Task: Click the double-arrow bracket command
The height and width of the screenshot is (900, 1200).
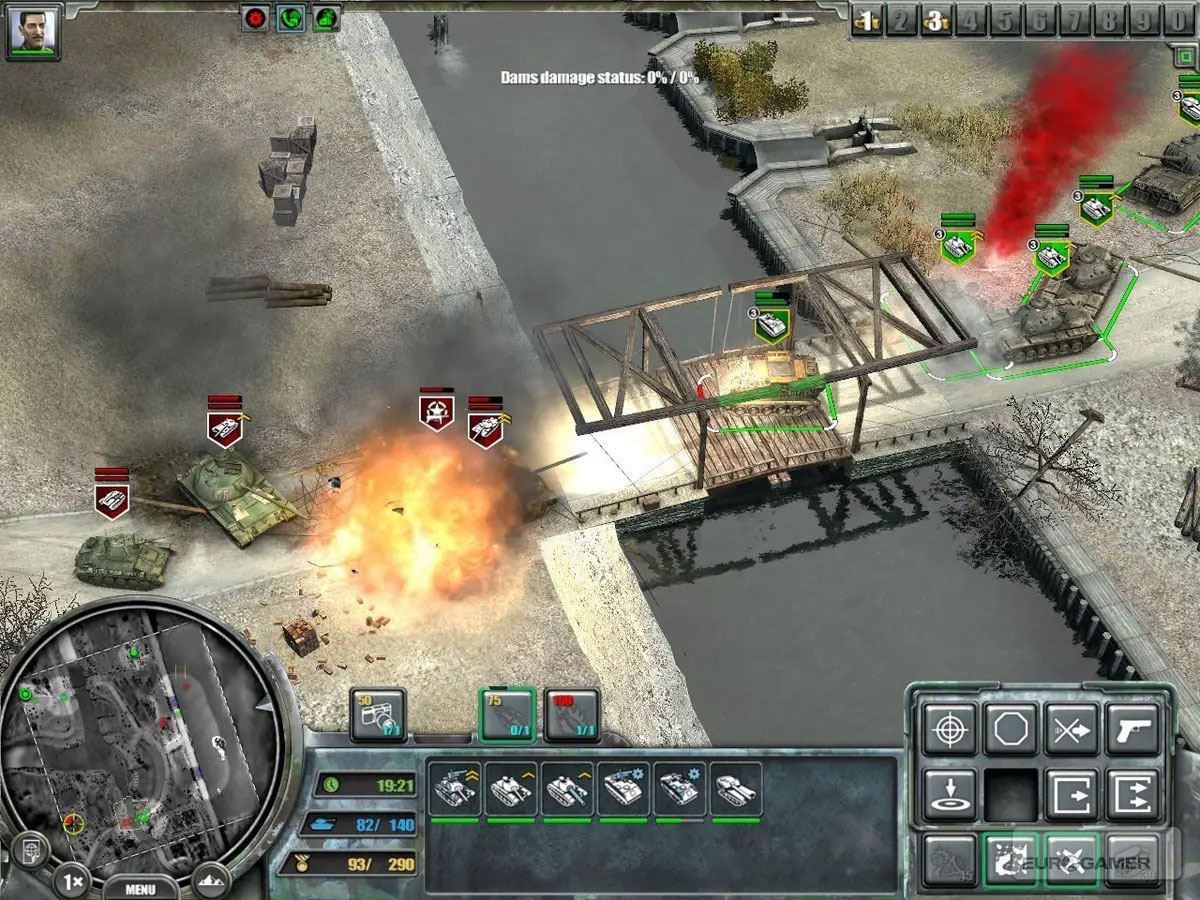Action: coord(1133,794)
